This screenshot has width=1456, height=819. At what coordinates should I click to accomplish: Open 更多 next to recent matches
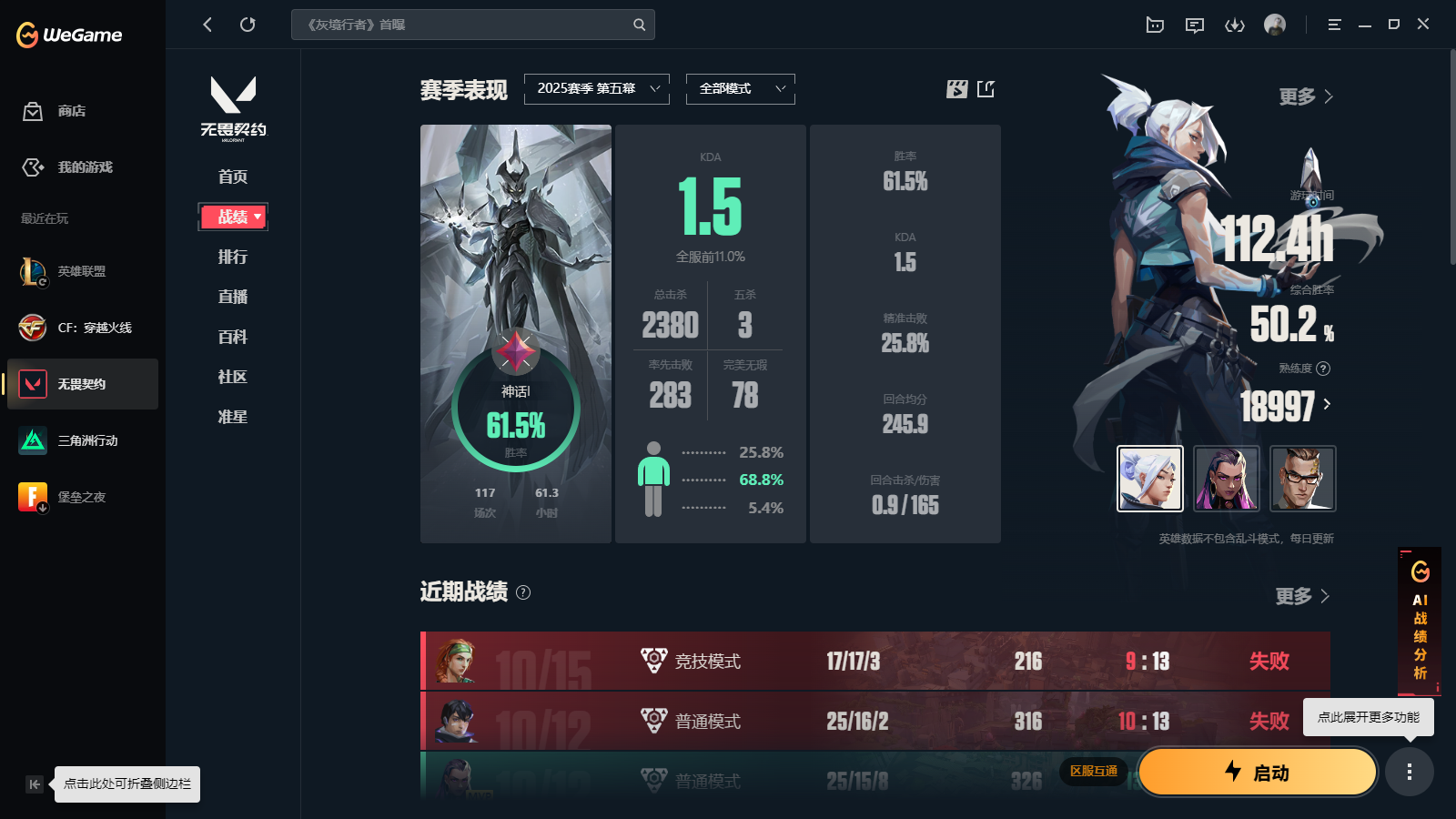(x=1301, y=596)
